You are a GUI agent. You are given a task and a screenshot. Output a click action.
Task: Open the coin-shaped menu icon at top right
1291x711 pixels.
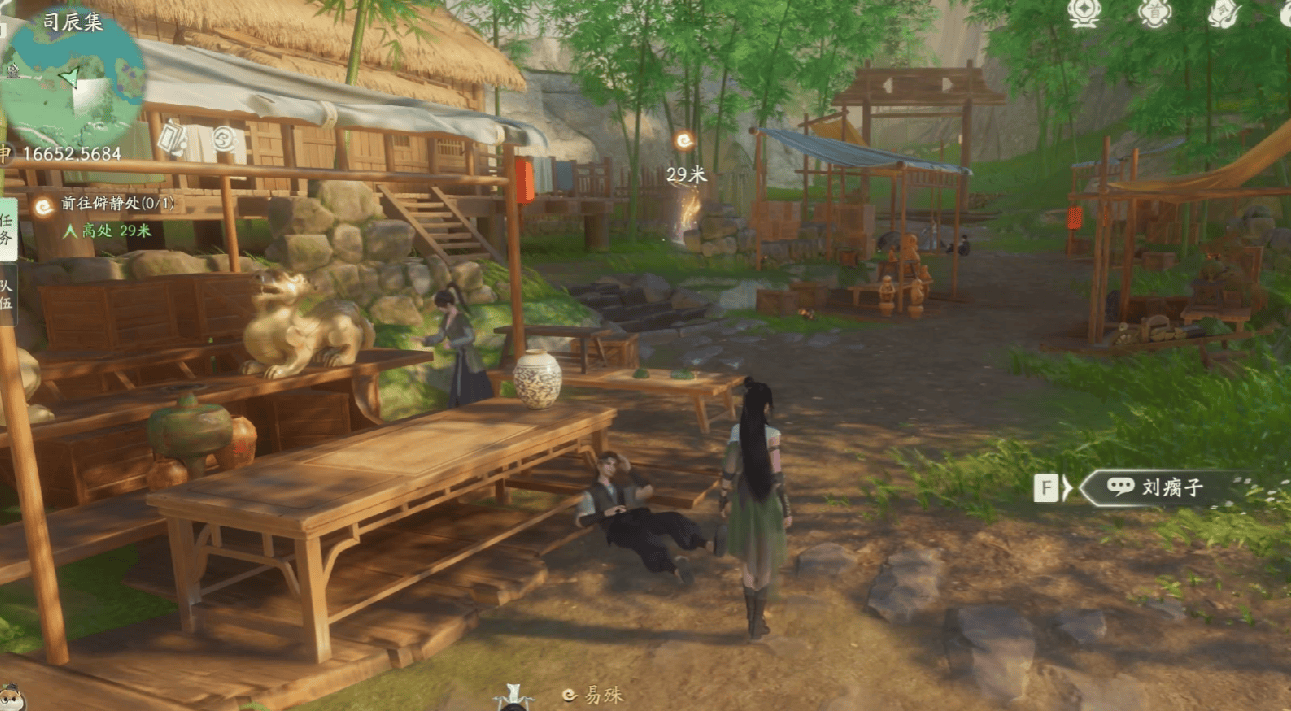[x=1084, y=11]
